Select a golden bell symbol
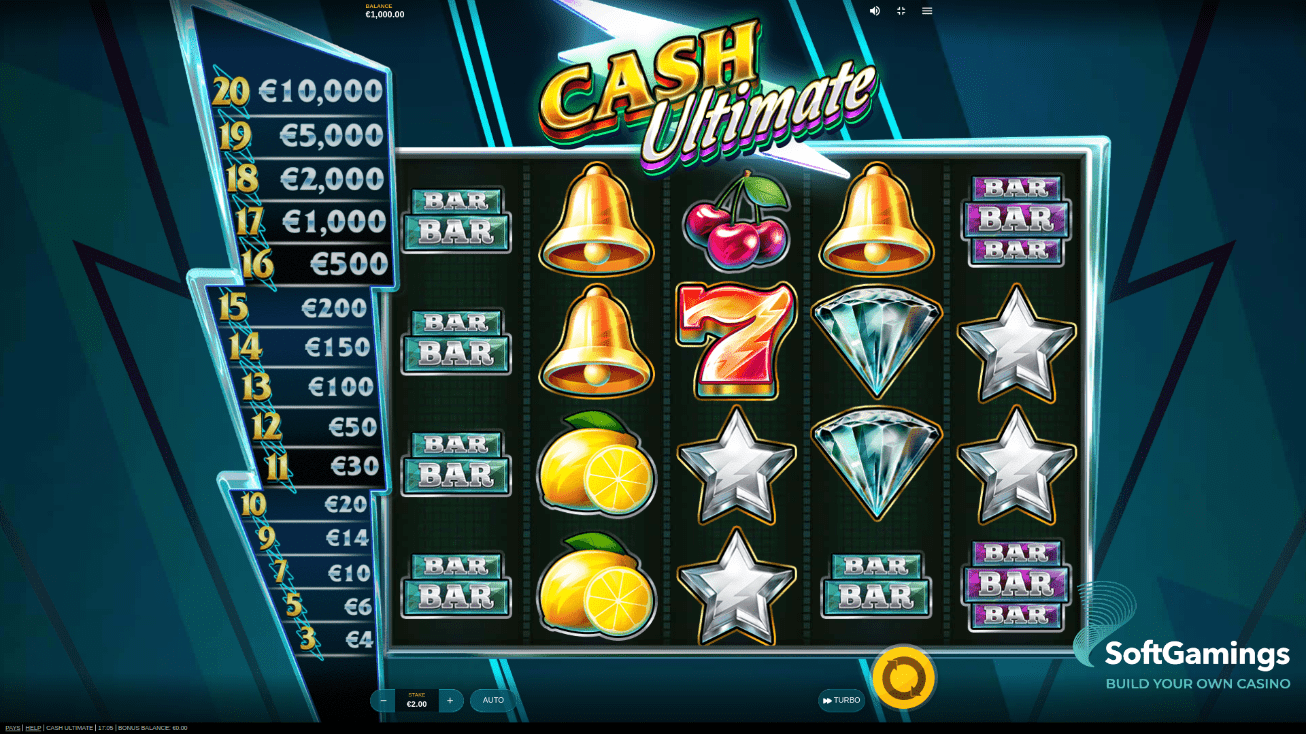 [595, 220]
